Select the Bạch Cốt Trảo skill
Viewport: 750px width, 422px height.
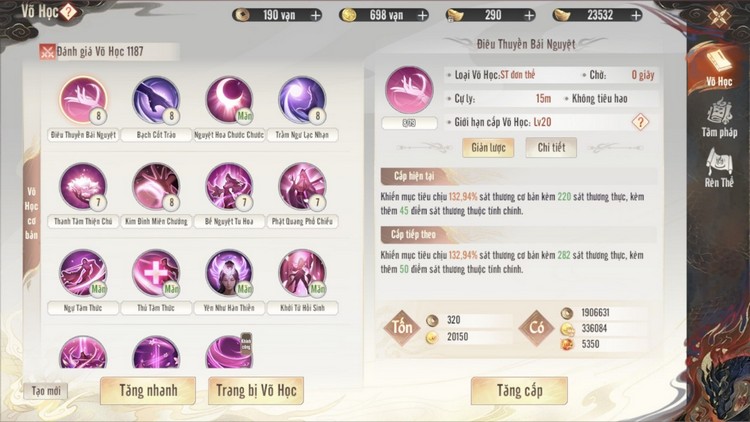pyautogui.click(x=156, y=99)
